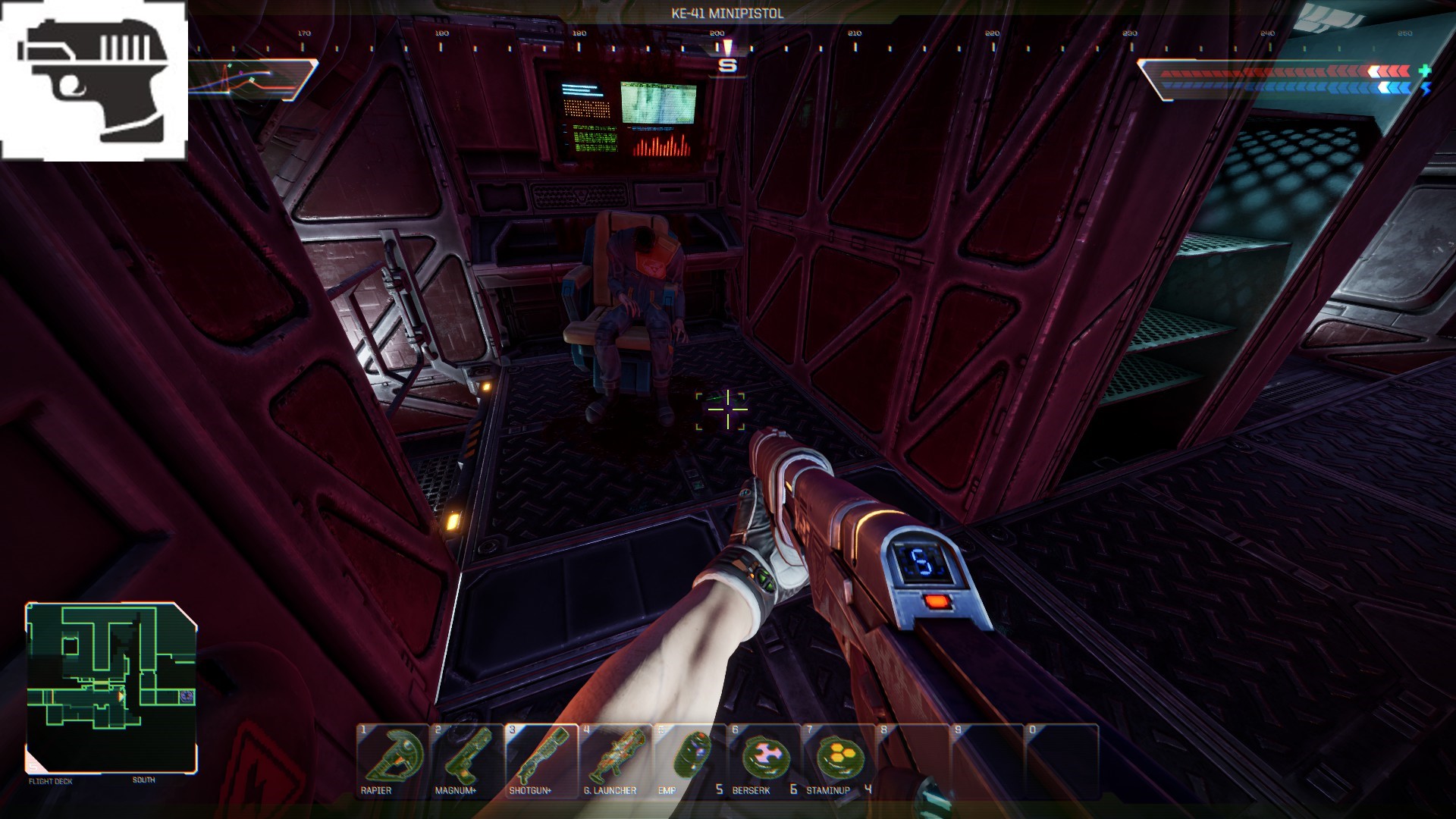The image size is (1456, 819).
Task: Select the Rapier hotbar slot
Action: [392, 760]
